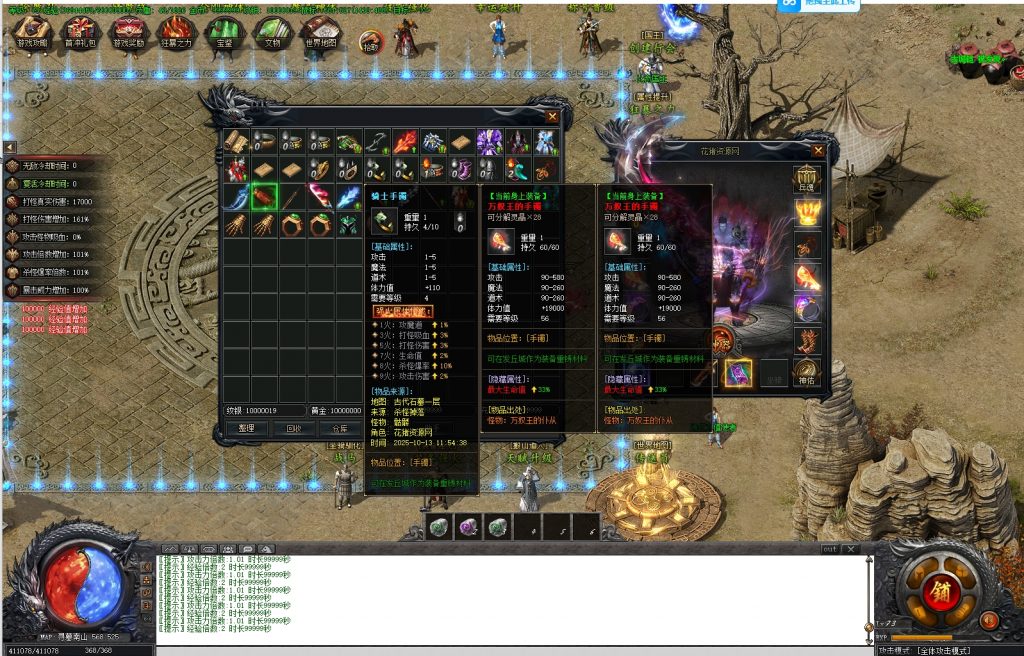Open the 文物 relics menu
Screen dimensions: 1024x656
(272, 33)
